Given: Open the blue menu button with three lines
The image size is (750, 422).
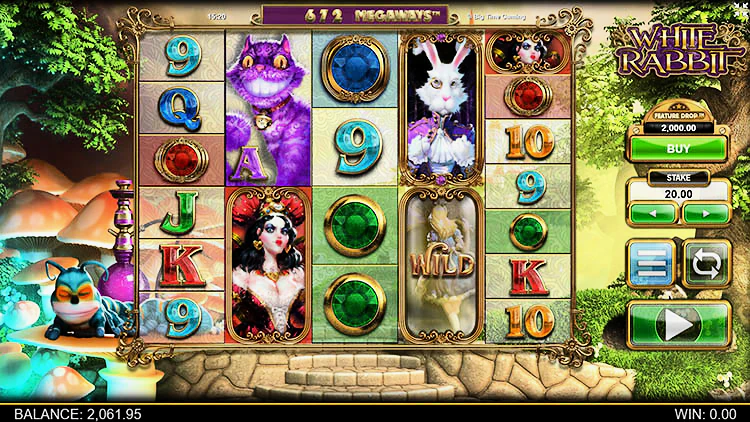Looking at the screenshot, I should 652,265.
